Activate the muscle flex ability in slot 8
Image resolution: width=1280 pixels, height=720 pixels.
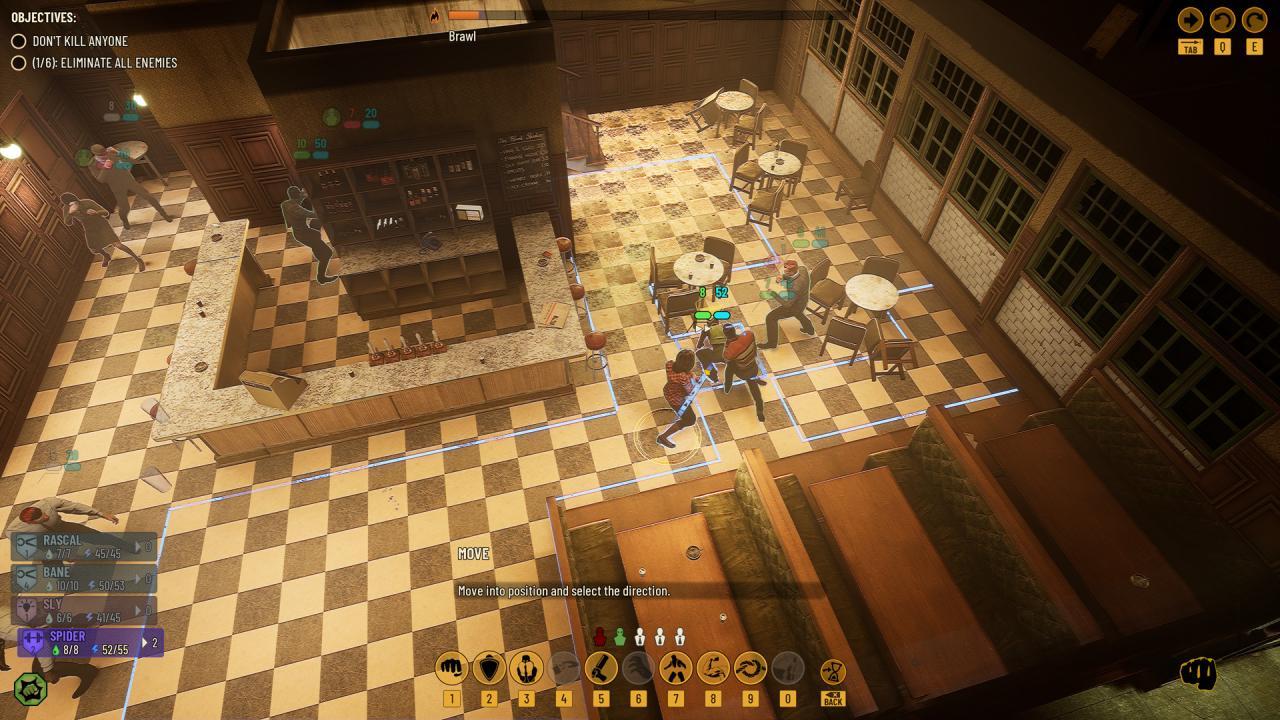(x=714, y=666)
